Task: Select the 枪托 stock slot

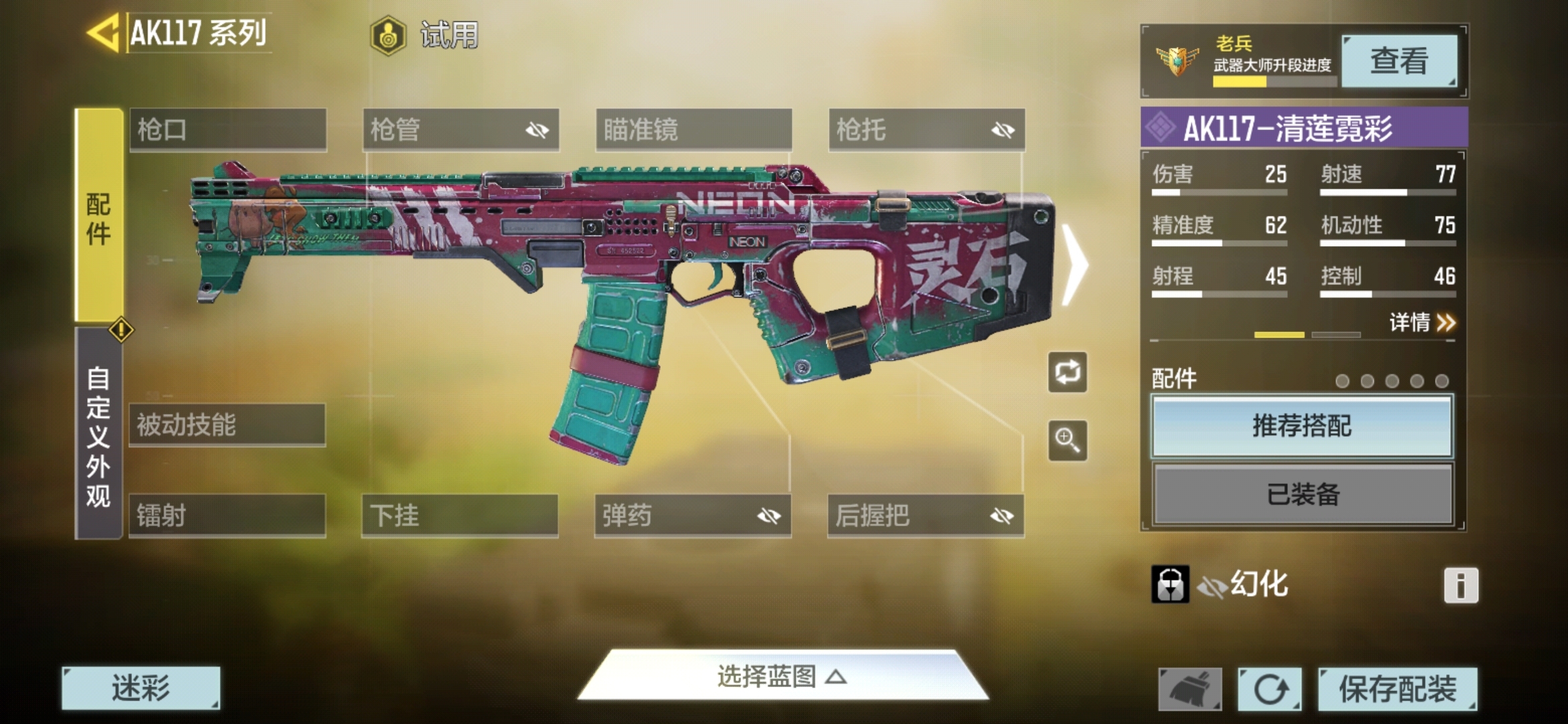Action: tap(926, 129)
